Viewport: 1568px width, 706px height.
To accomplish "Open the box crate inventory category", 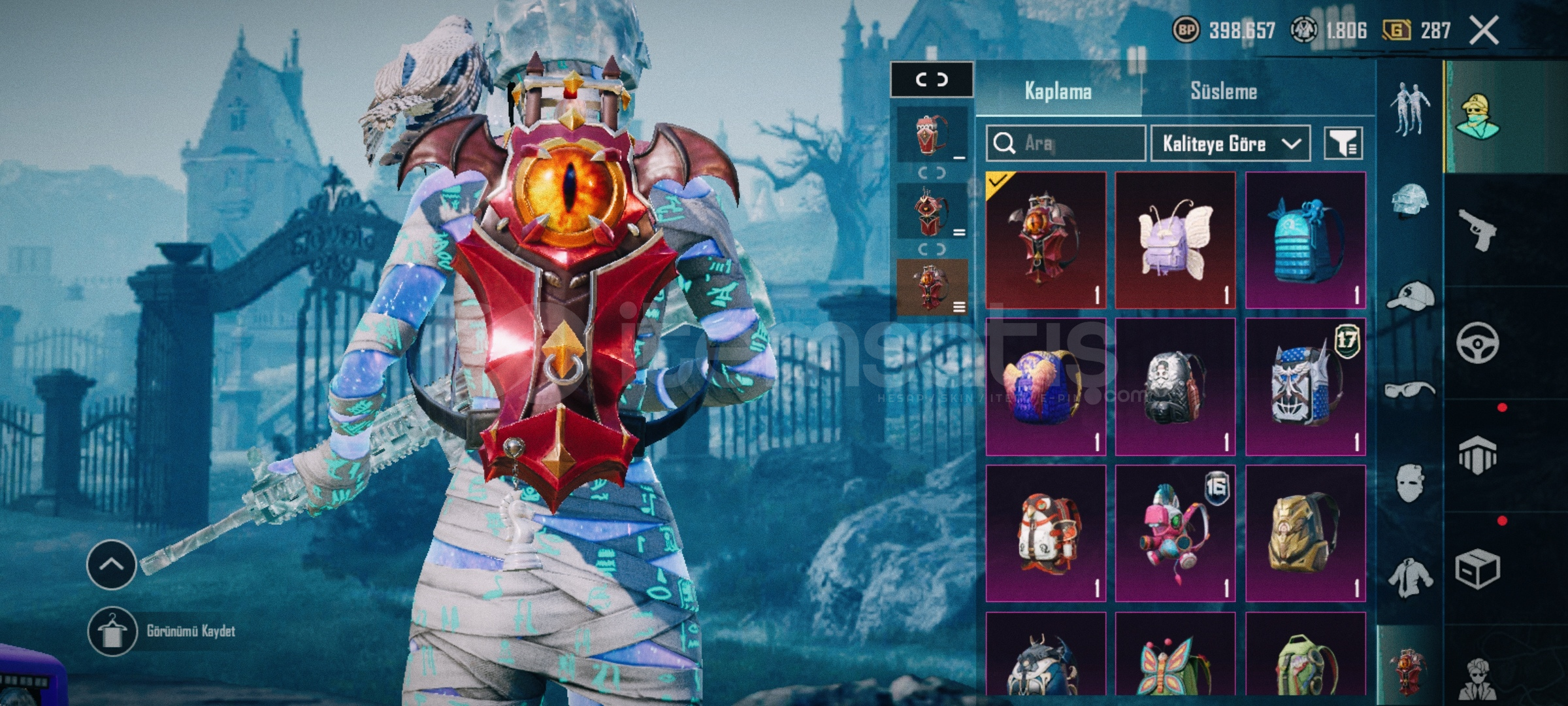I will pyautogui.click(x=1478, y=570).
